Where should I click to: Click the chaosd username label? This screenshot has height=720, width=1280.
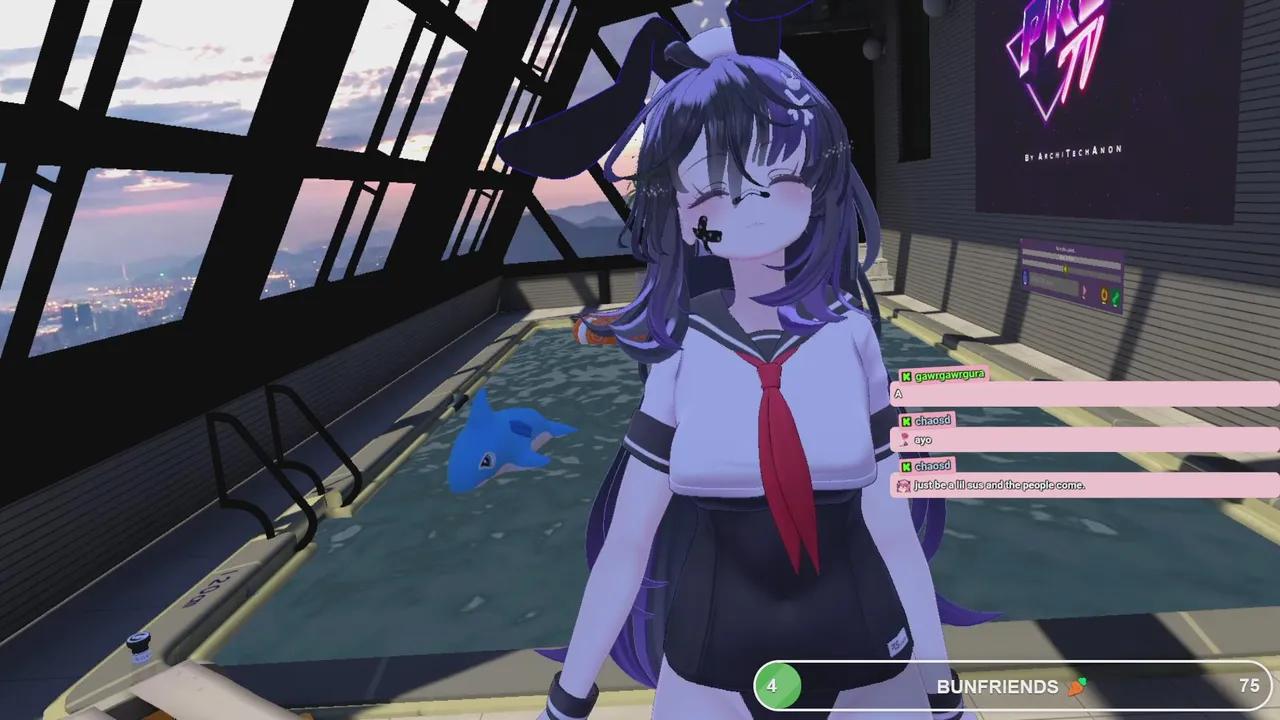click(x=935, y=420)
